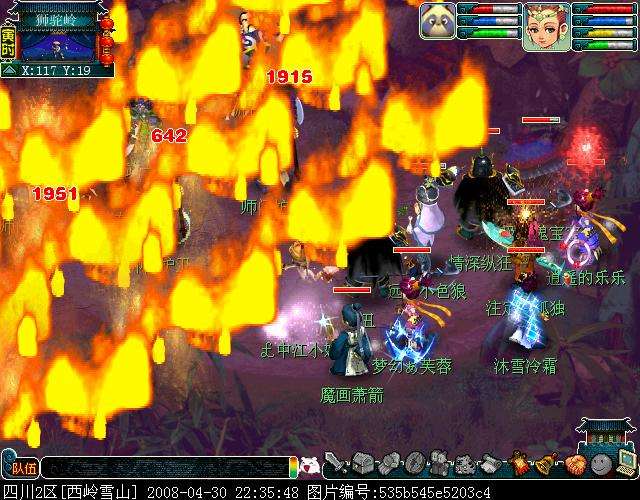This screenshot has width=640, height=500.
Task: Click the chat message bar
Action: (165, 467)
